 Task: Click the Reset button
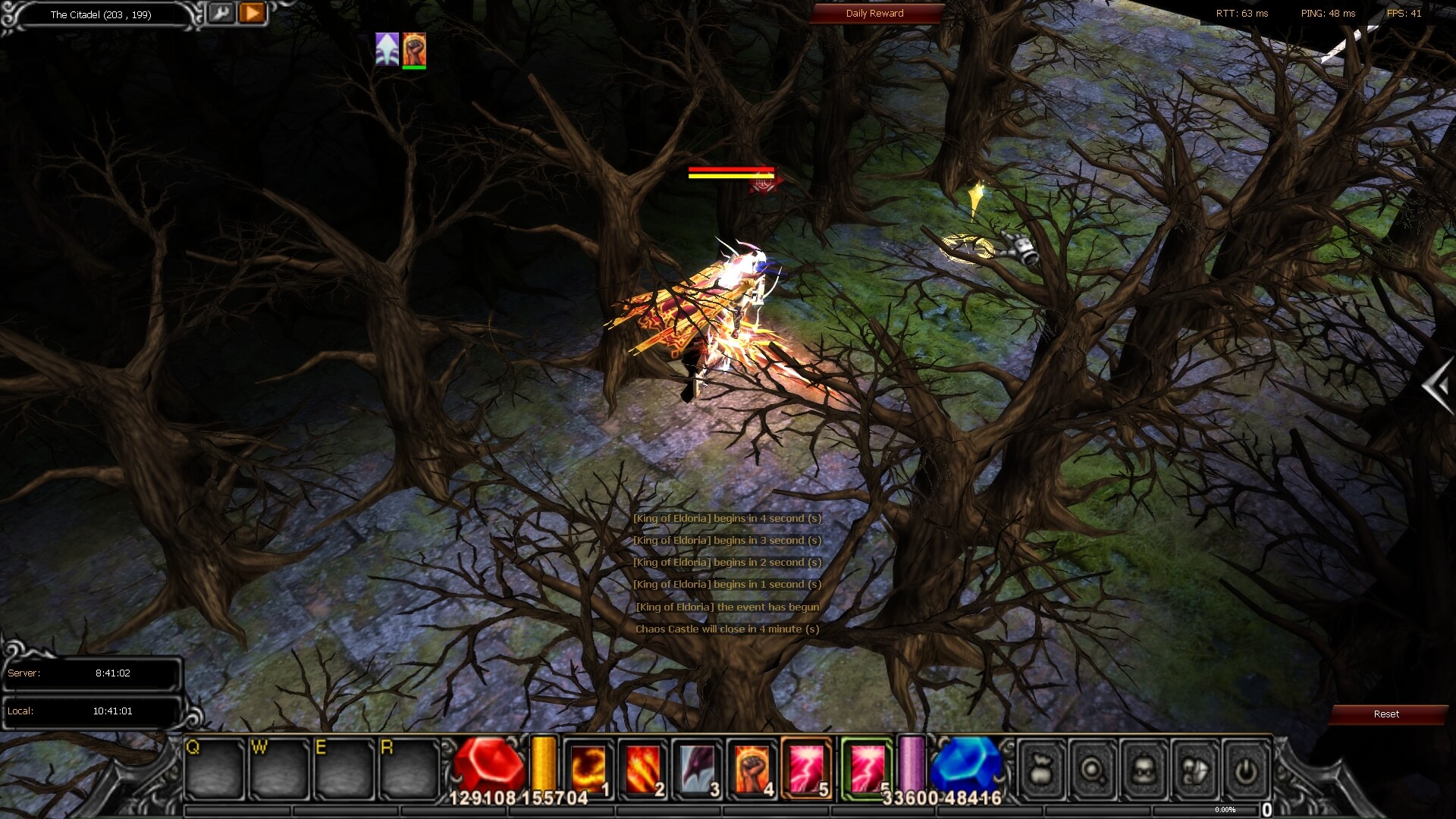pyautogui.click(x=1385, y=714)
